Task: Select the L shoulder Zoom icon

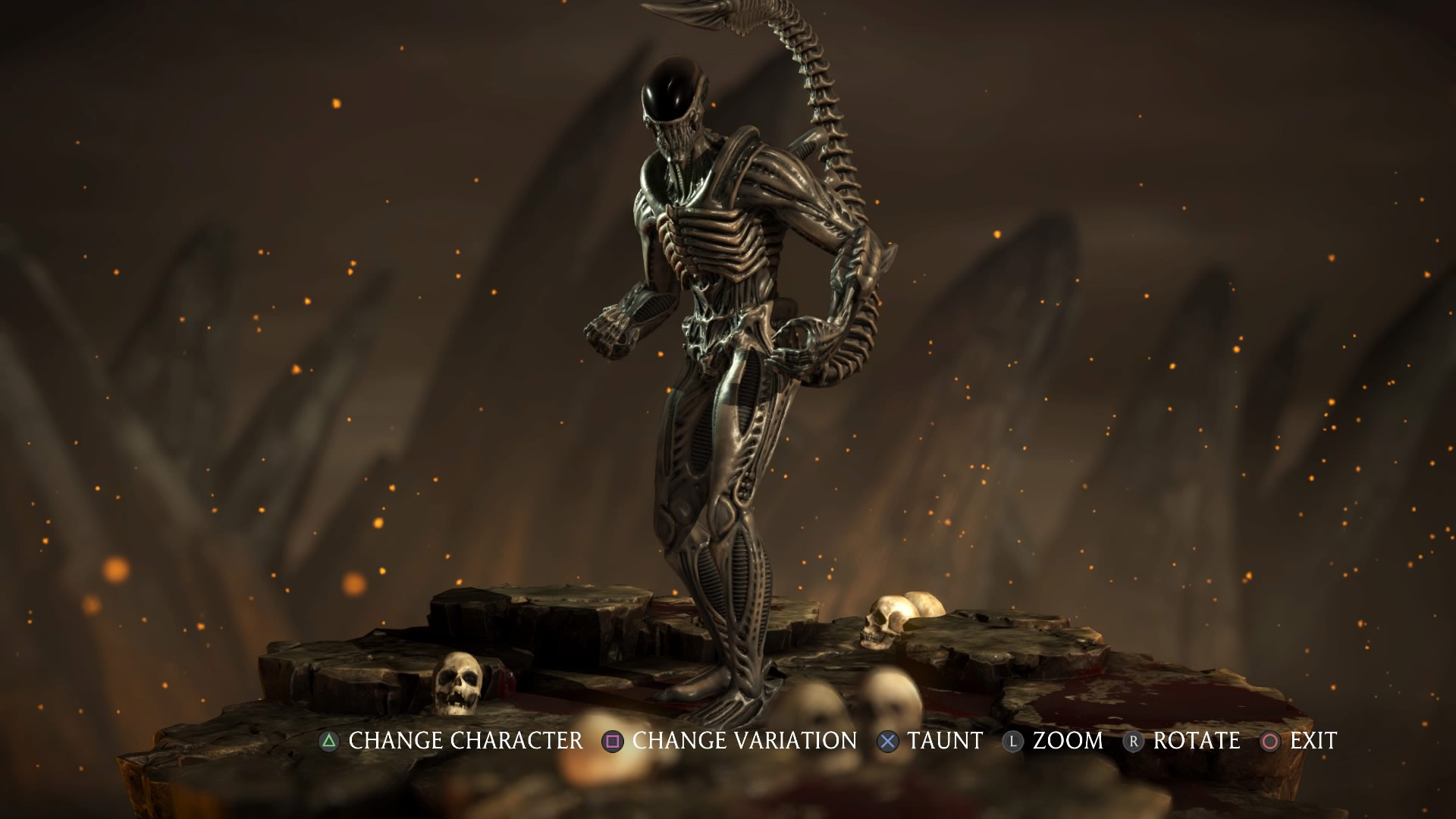Action: coord(1012,741)
